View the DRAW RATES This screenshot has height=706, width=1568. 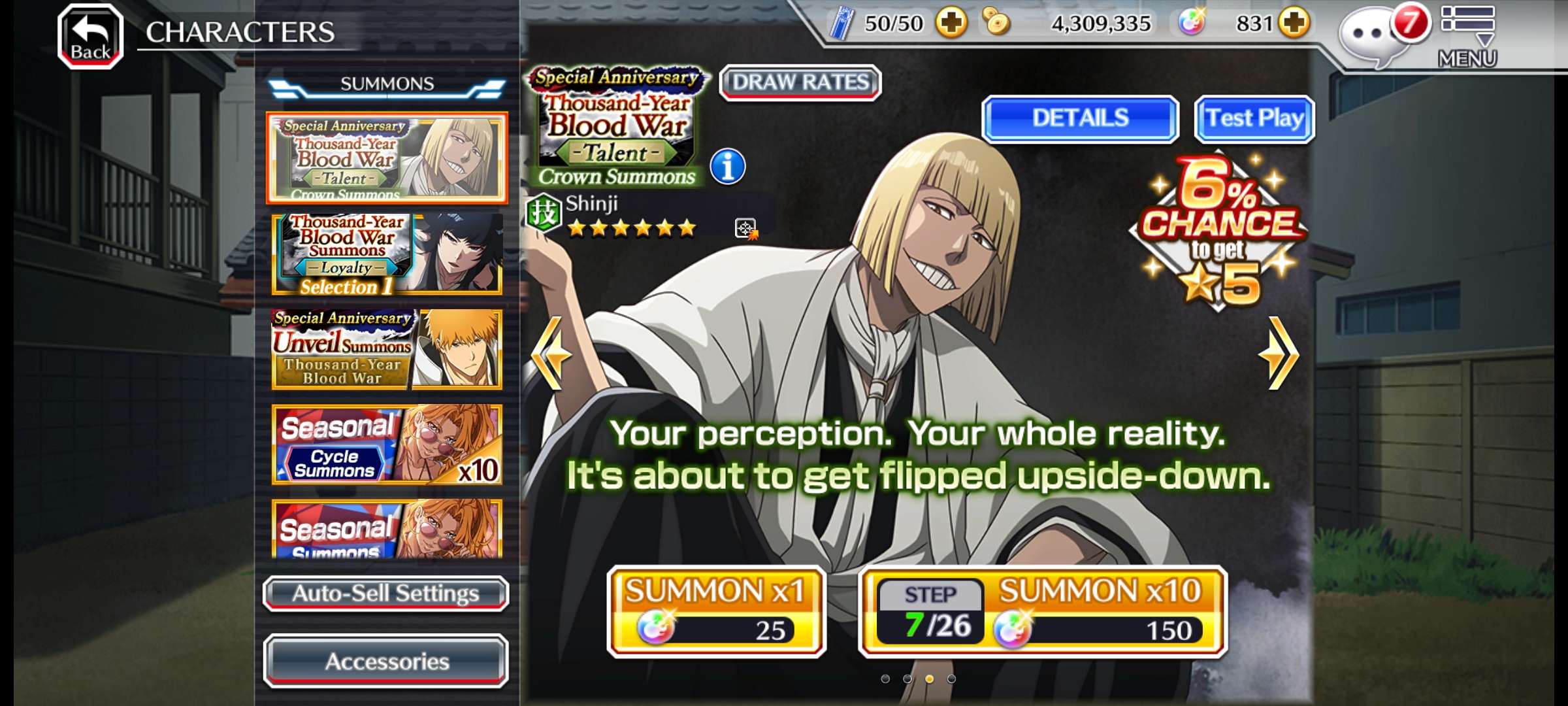tap(800, 83)
